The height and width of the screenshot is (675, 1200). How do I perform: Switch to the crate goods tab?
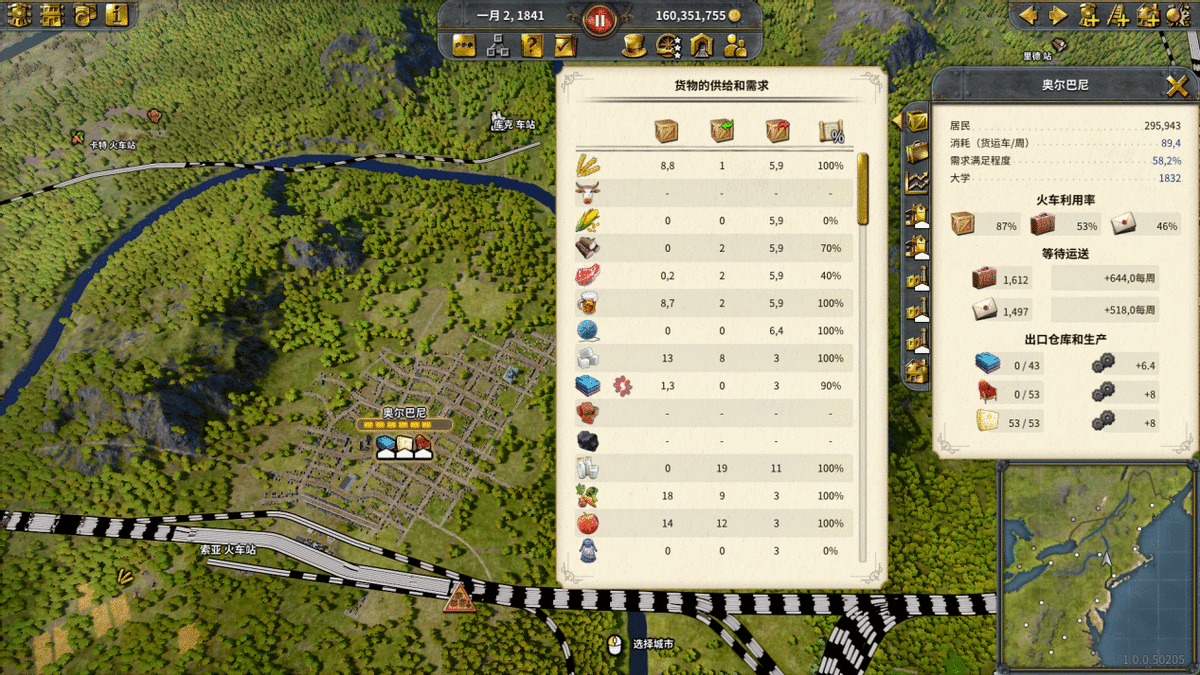(916, 121)
